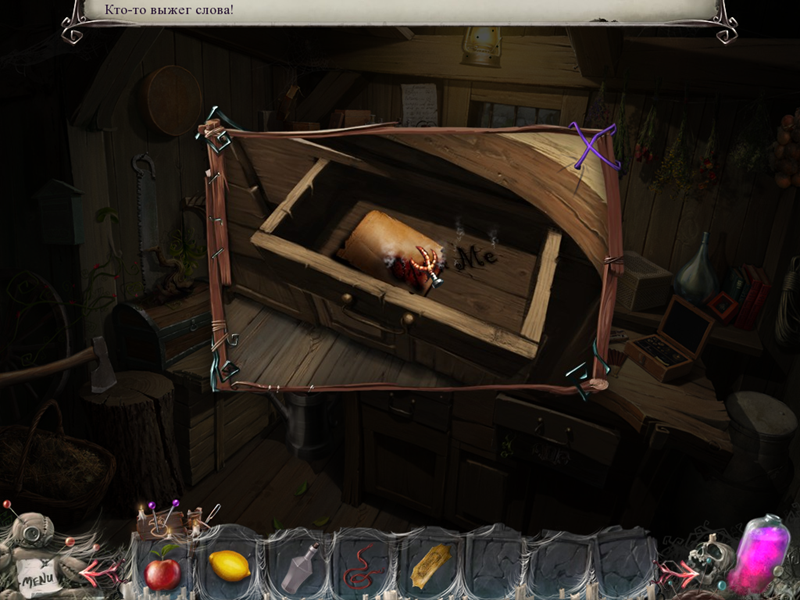Close the drawer close-up with the purple X
This screenshot has height=600, width=800.
point(593,145)
